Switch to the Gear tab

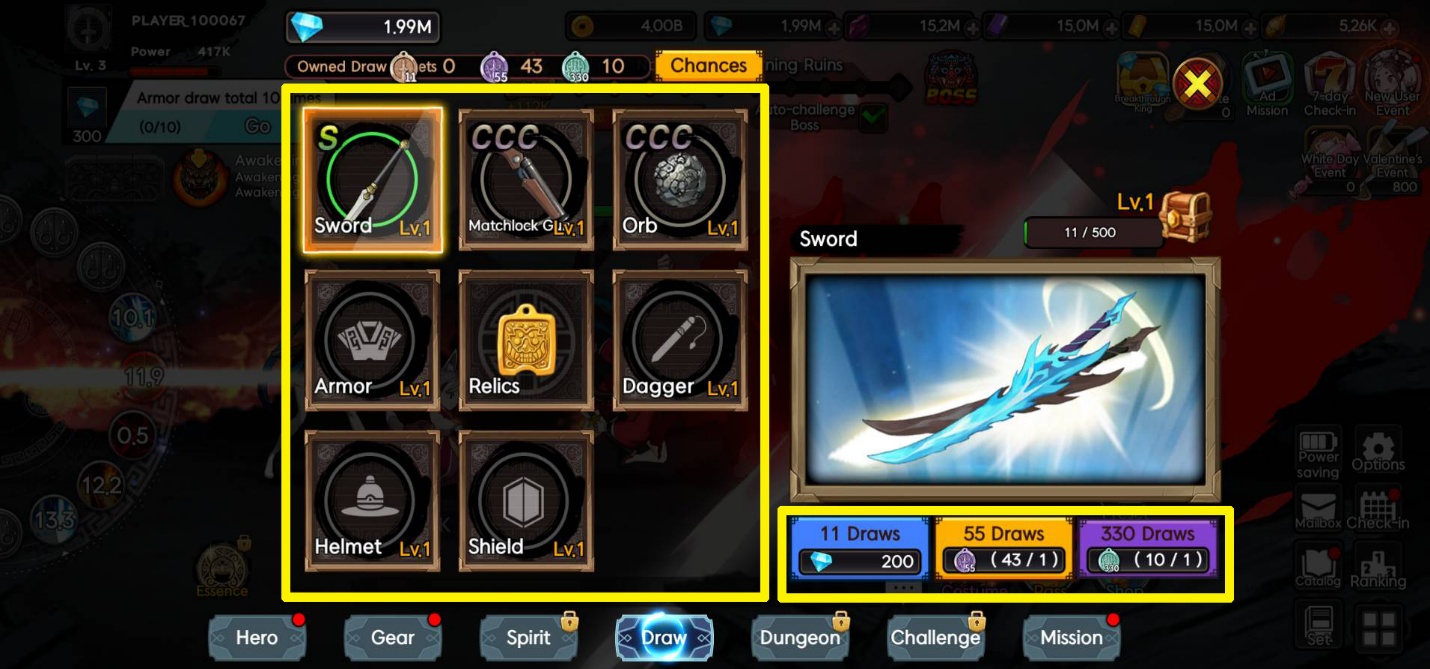pyautogui.click(x=392, y=637)
